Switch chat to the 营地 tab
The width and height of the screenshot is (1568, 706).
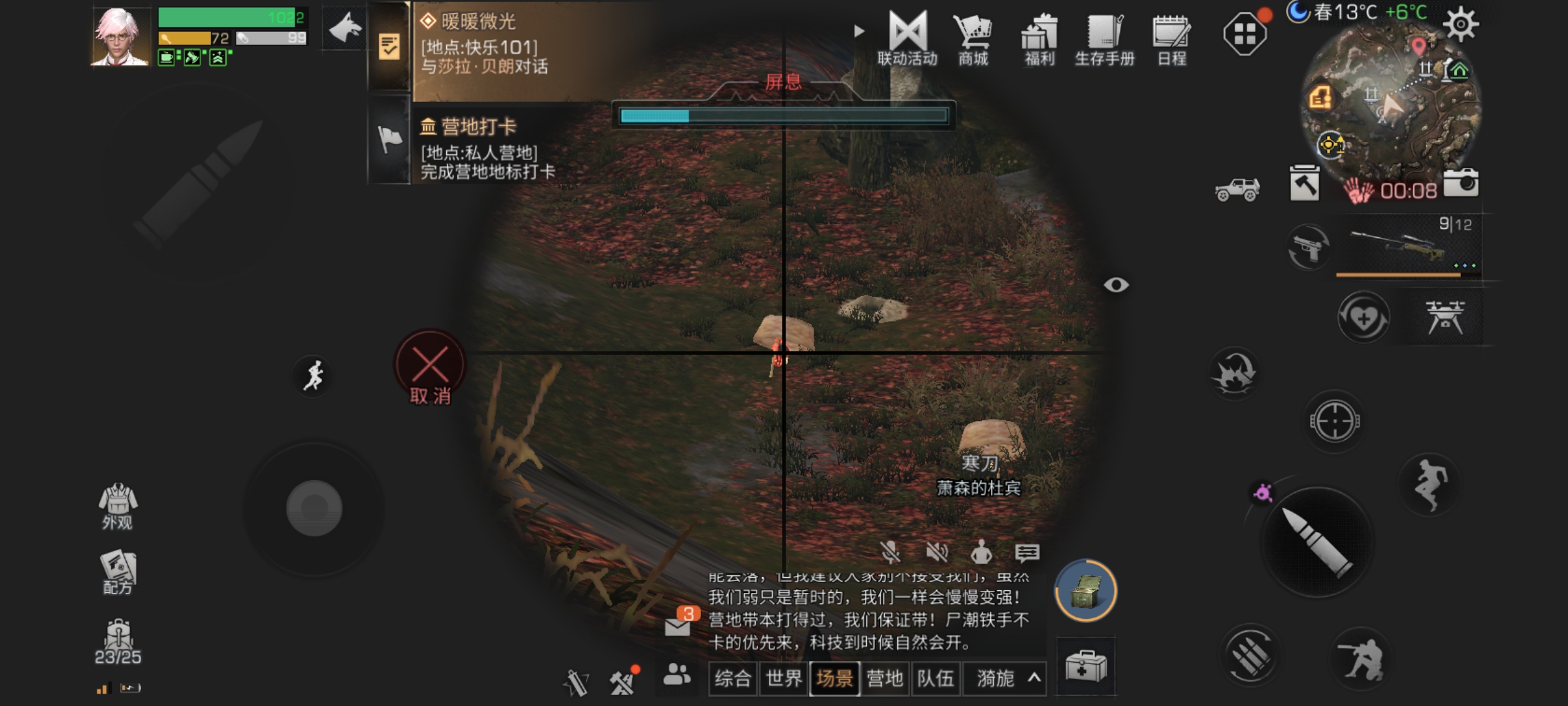[885, 679]
